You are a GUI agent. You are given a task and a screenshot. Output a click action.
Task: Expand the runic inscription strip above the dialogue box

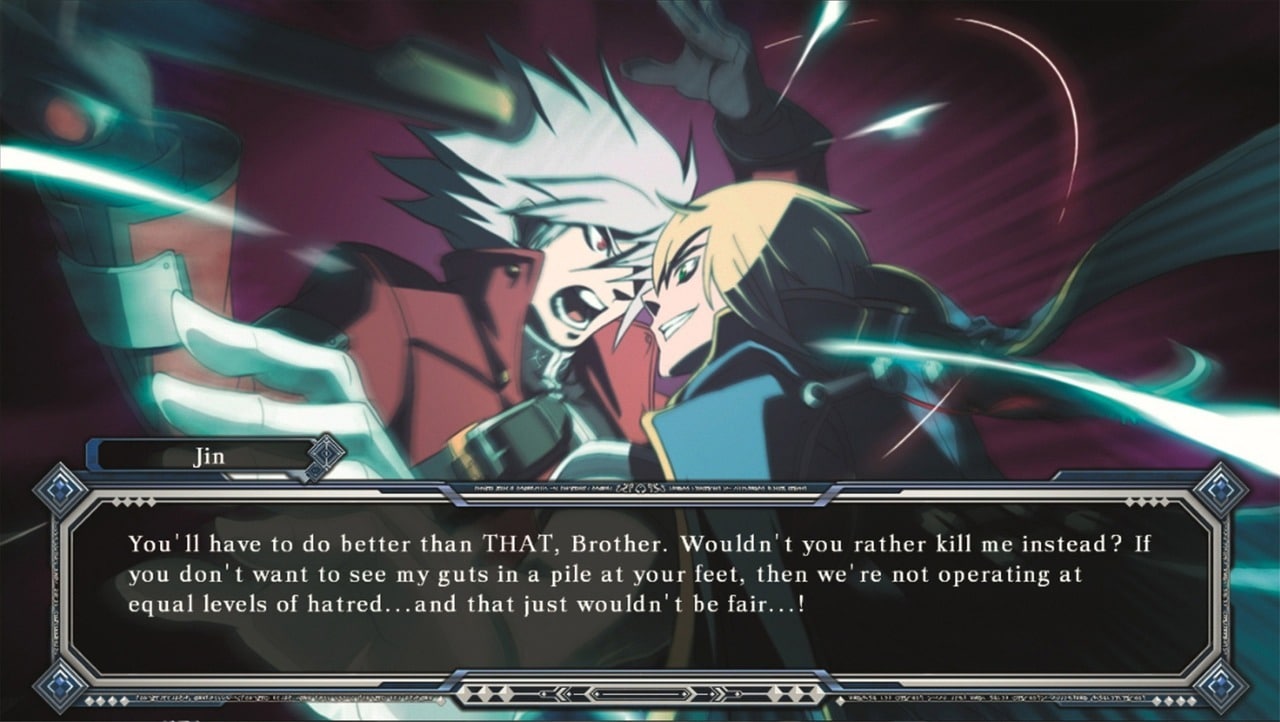click(640, 489)
